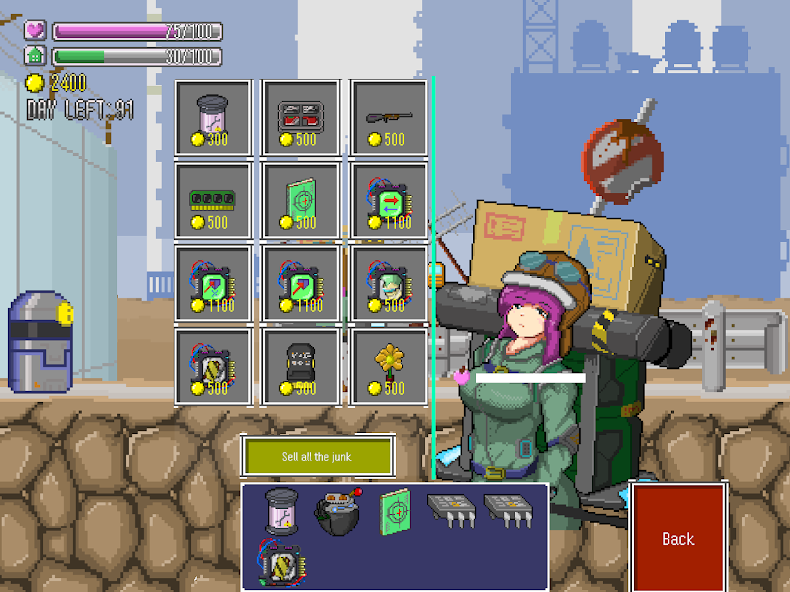790x592 pixels.
Task: Select the green target book in the inventory panel
Action: pyautogui.click(x=393, y=509)
